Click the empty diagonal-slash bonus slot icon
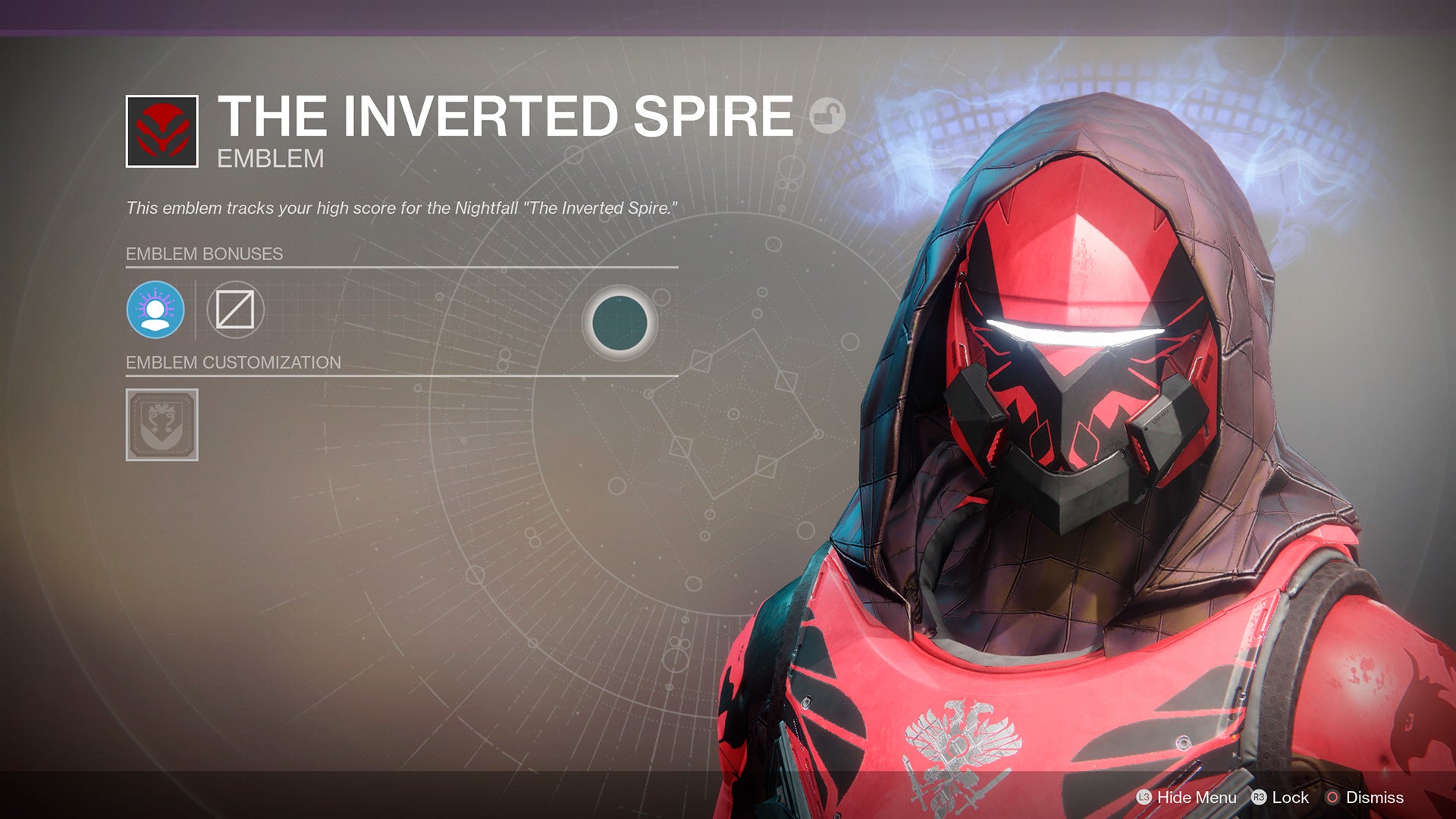1456x819 pixels. [234, 309]
